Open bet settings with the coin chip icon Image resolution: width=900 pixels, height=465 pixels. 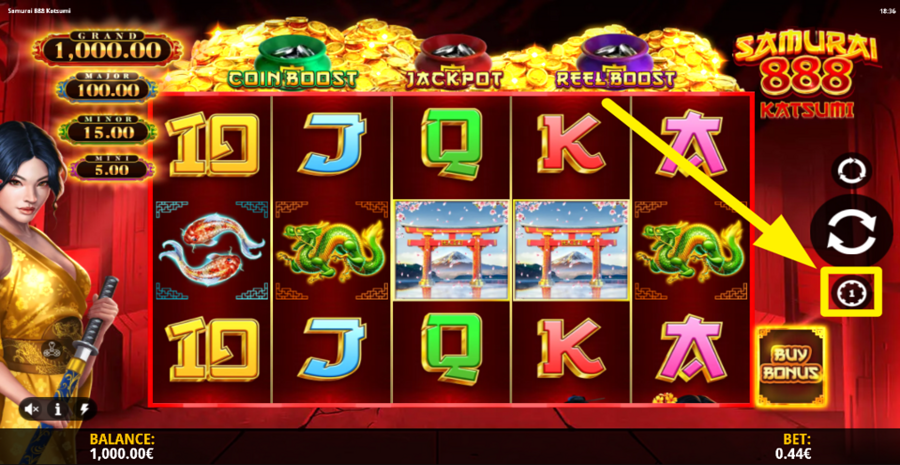click(x=850, y=291)
